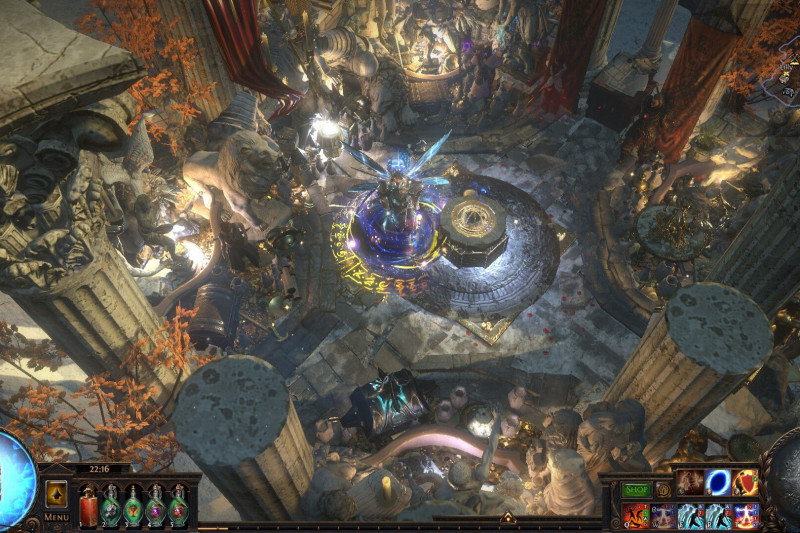
Task: Use the red life flask in slot 1
Action: point(88,506)
